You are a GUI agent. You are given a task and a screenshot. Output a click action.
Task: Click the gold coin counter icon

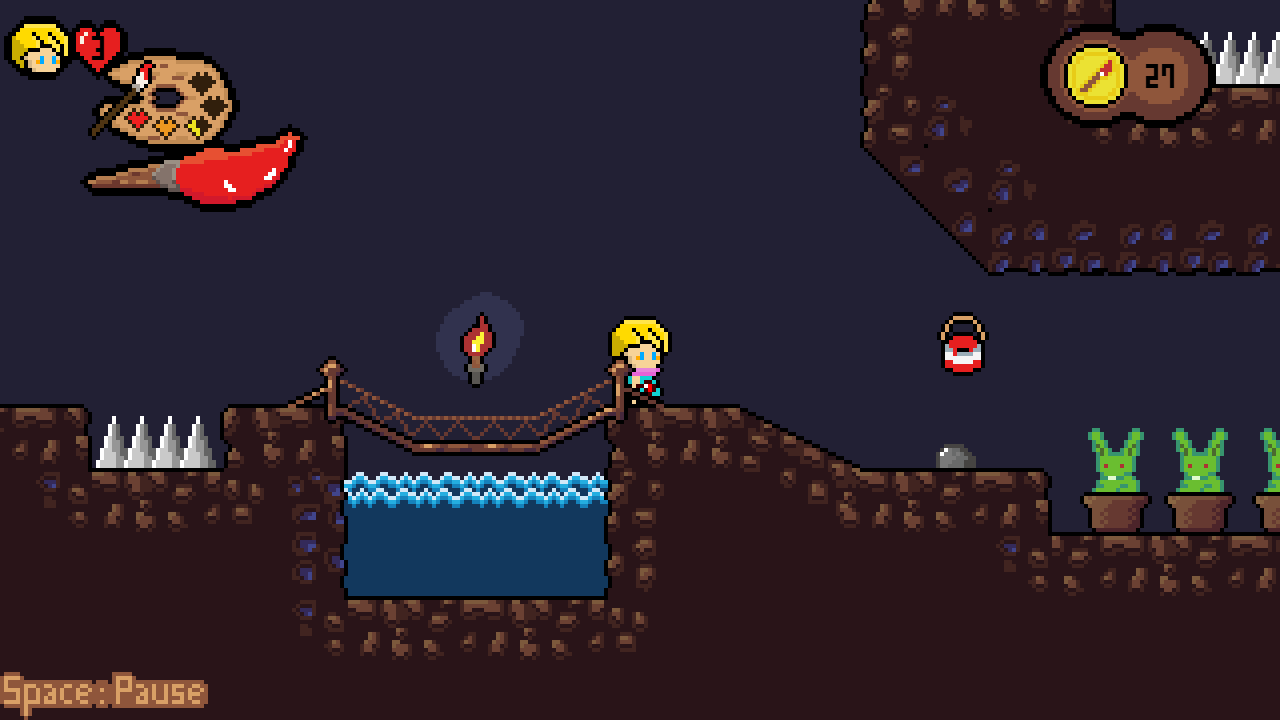tap(1098, 76)
